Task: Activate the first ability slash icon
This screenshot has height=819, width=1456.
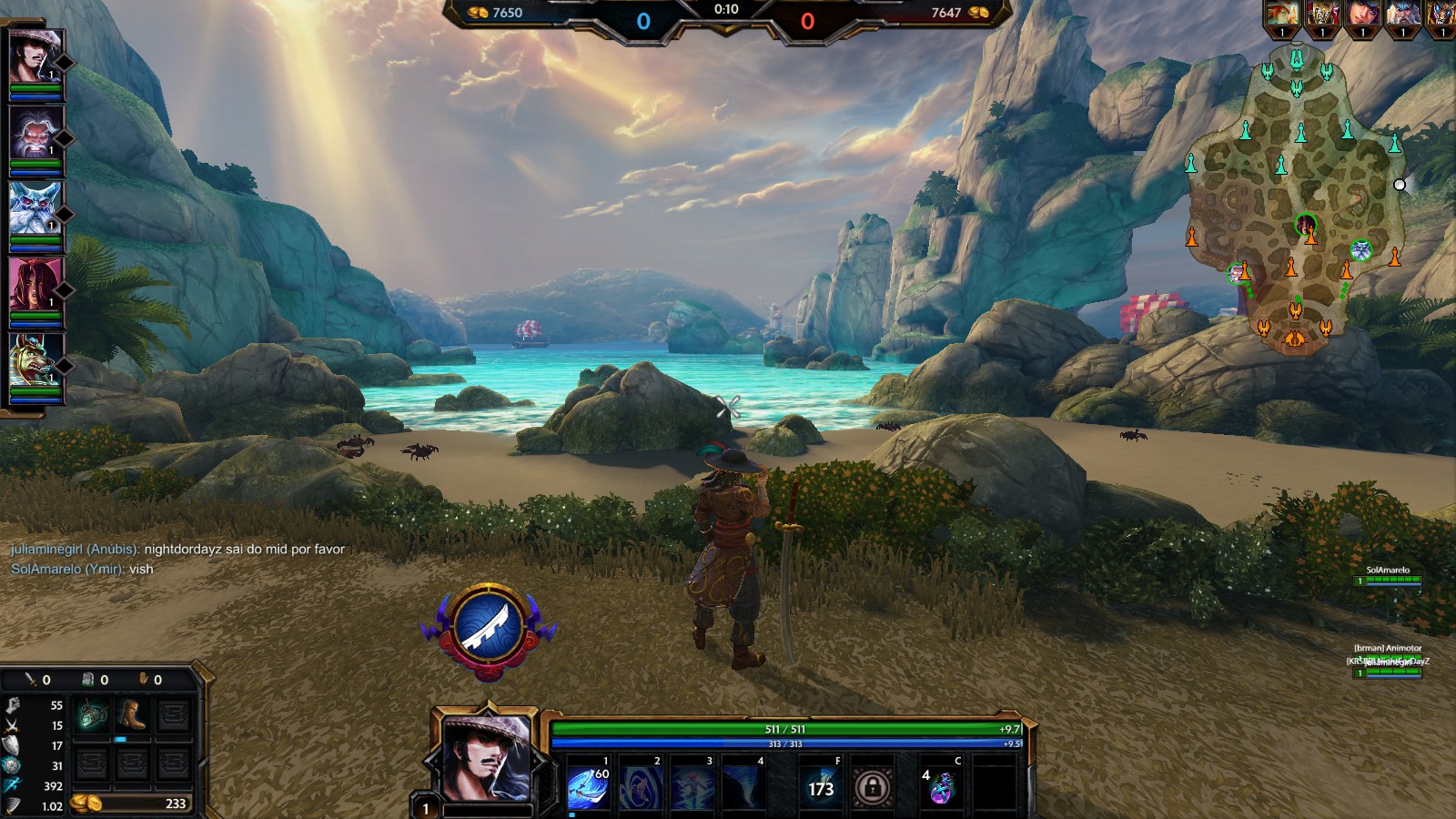Action: coord(589,786)
